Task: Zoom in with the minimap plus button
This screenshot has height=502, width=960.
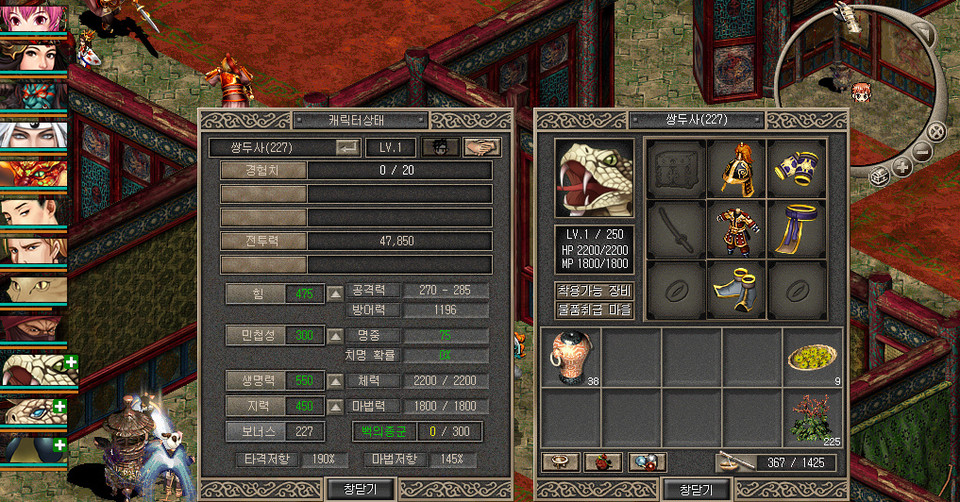Action: (x=902, y=167)
